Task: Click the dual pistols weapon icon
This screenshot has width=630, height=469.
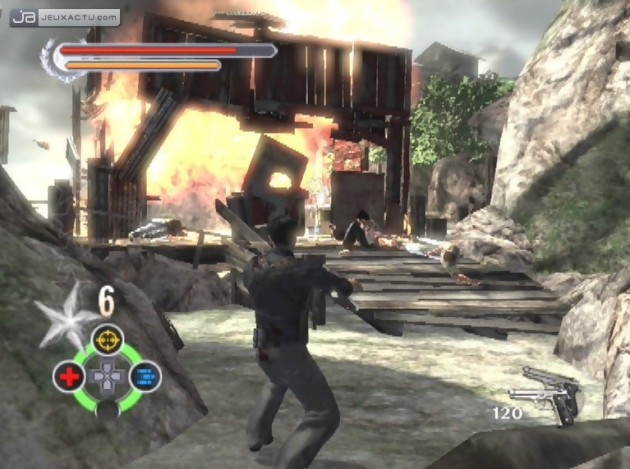Action: (x=552, y=393)
